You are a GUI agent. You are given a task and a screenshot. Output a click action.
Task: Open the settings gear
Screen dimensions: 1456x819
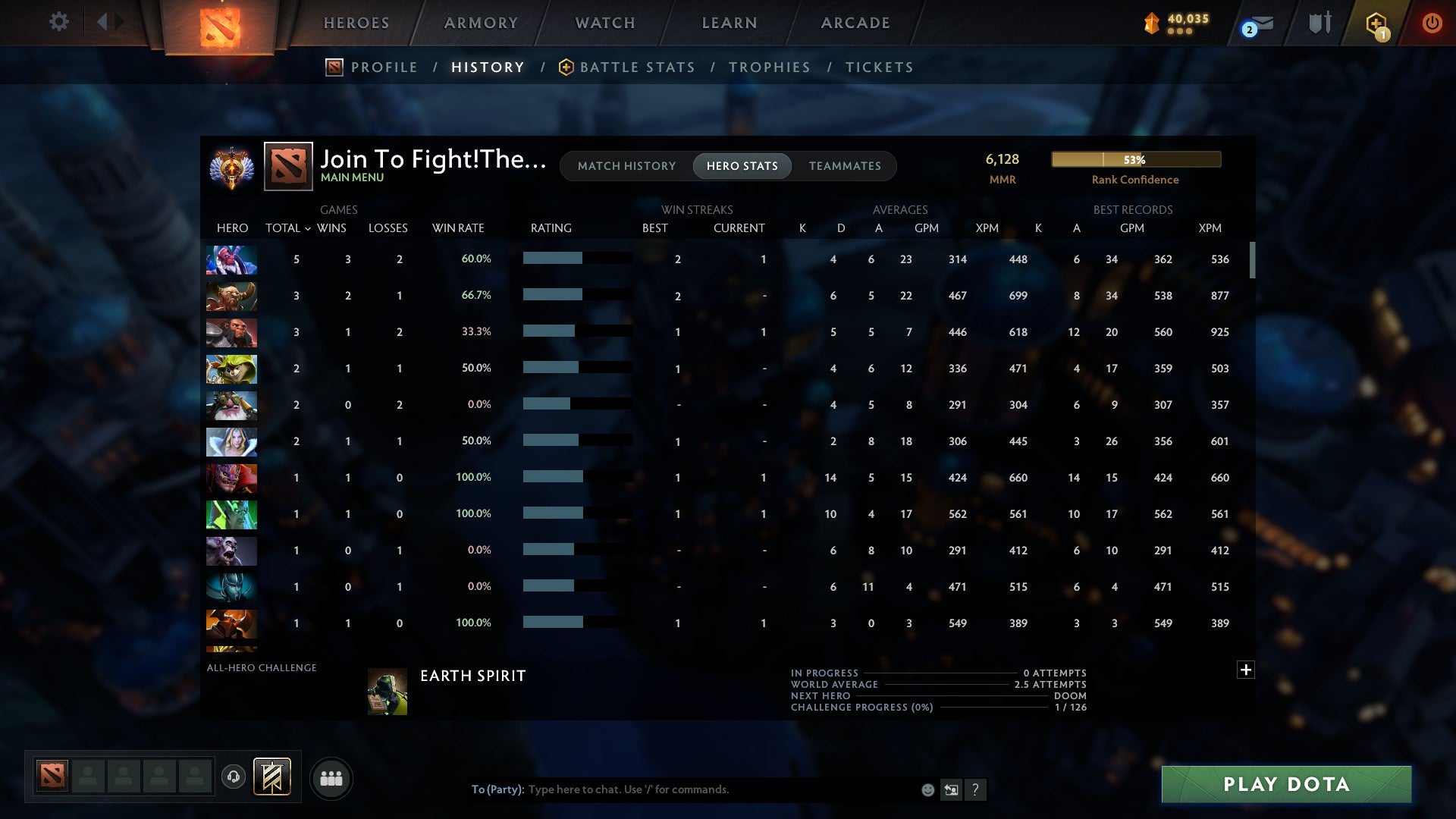click(x=58, y=22)
